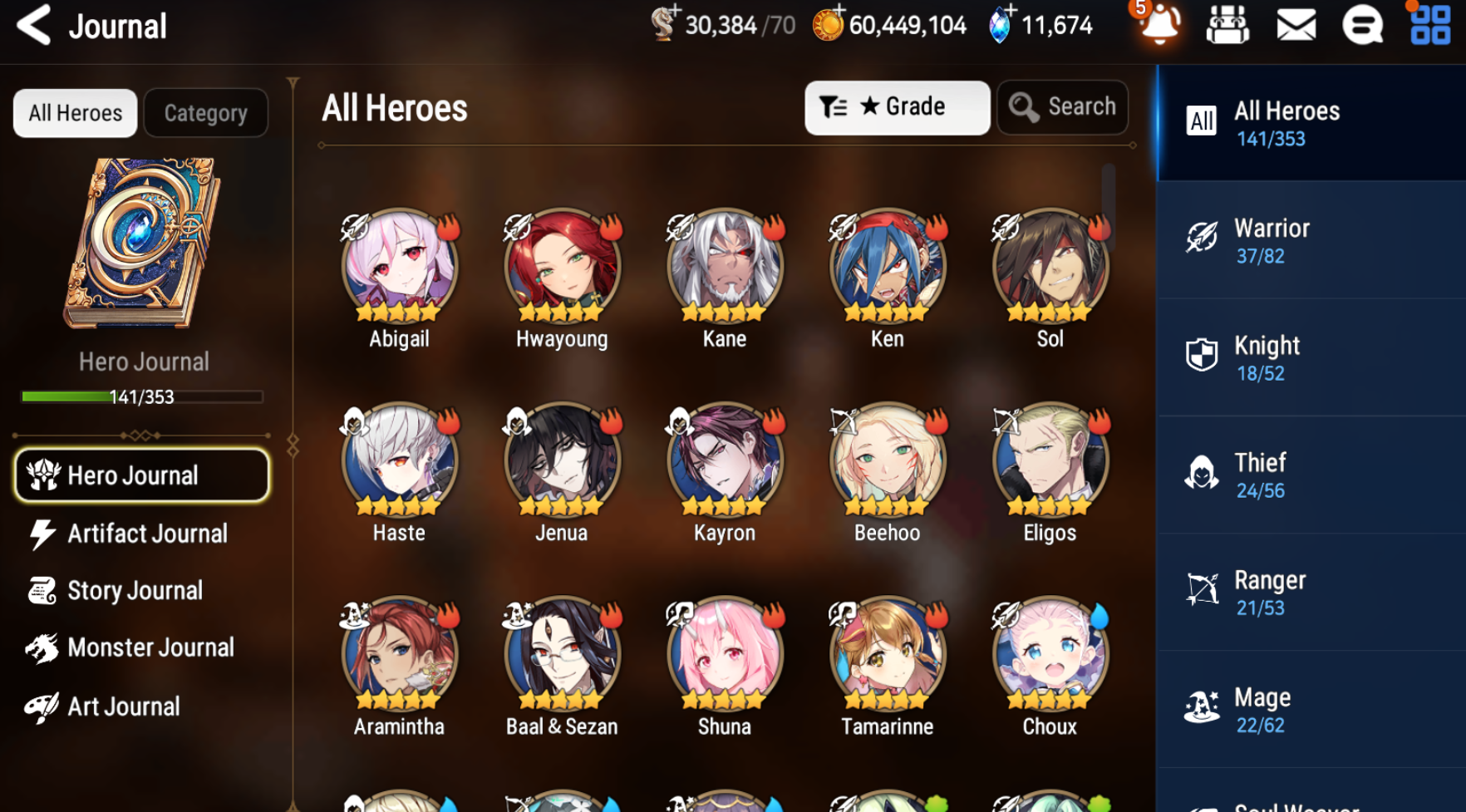
Task: Open the Grade sort dropdown
Action: pos(897,107)
